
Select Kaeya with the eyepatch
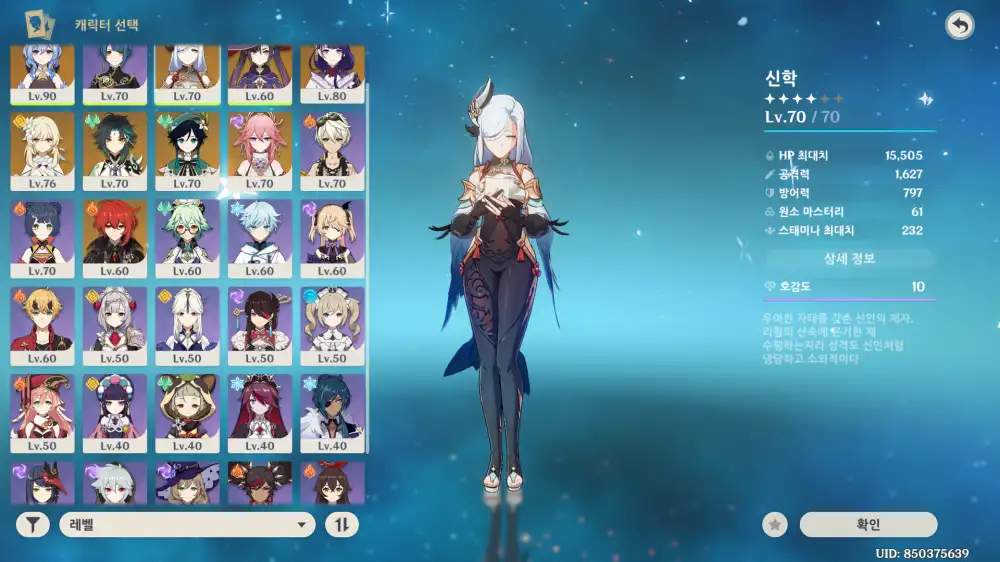point(332,412)
